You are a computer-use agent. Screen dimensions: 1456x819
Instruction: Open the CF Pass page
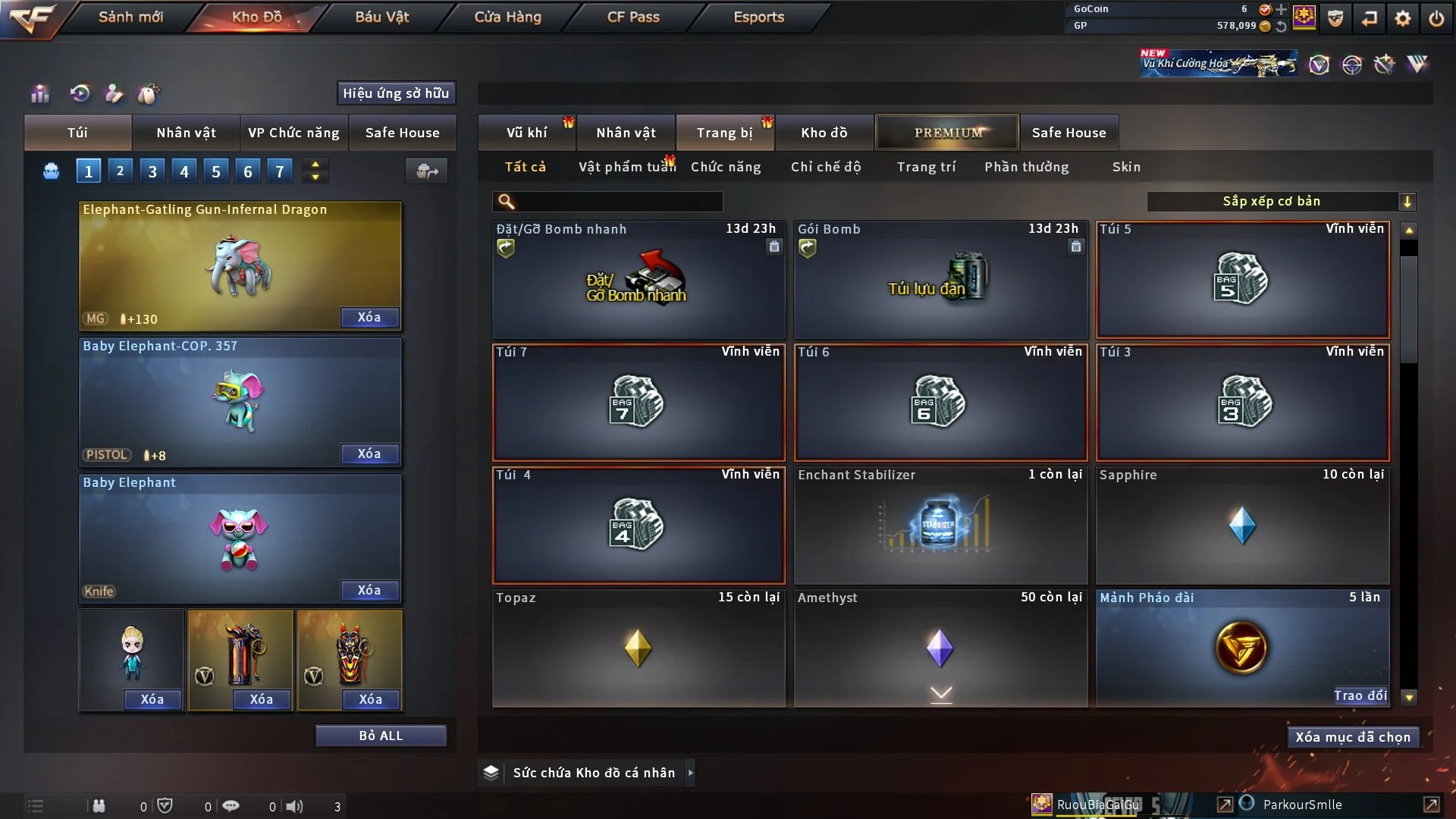coord(633,17)
